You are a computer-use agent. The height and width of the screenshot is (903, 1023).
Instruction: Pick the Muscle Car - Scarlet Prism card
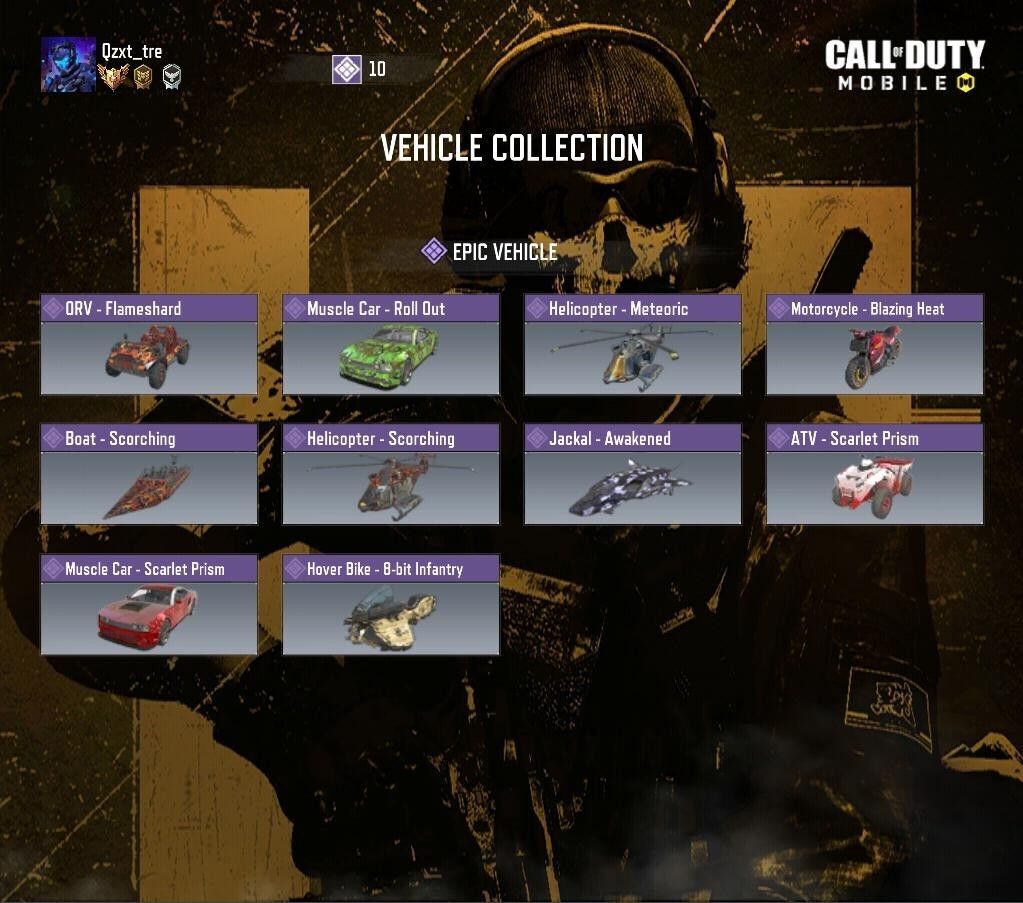tap(149, 604)
